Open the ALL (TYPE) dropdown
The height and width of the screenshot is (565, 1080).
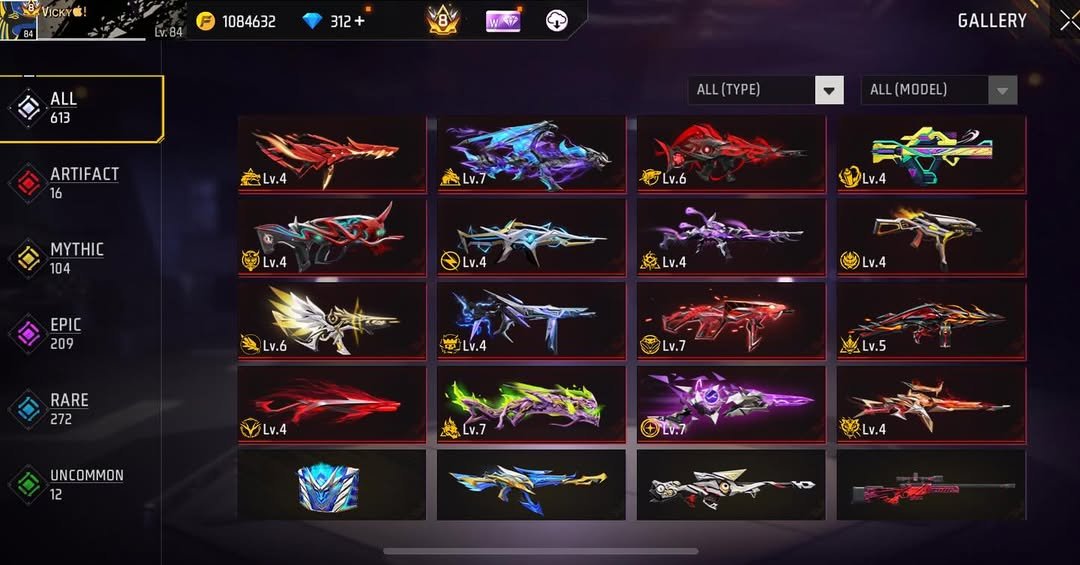coord(766,90)
